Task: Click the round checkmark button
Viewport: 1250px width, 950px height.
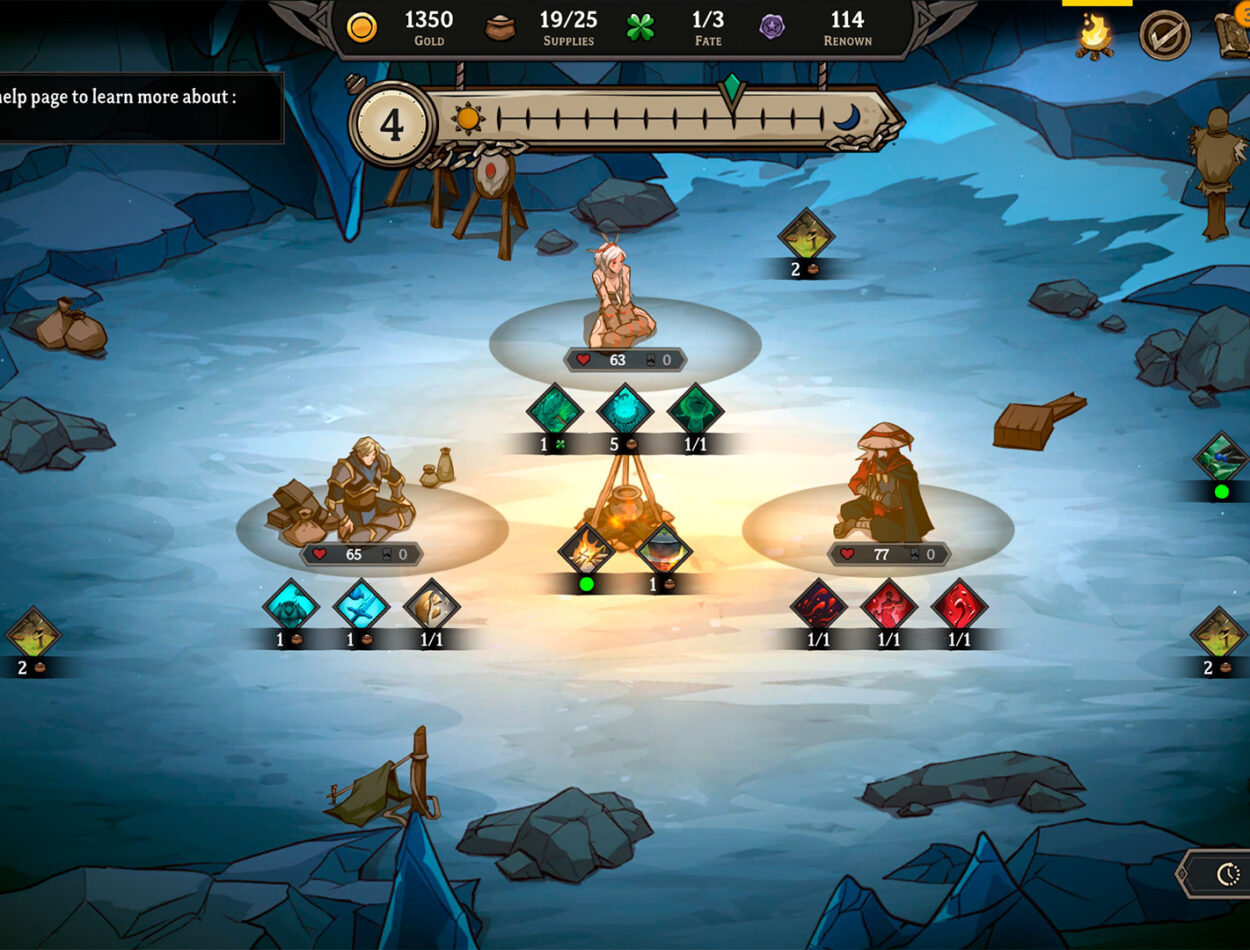Action: [1165, 35]
